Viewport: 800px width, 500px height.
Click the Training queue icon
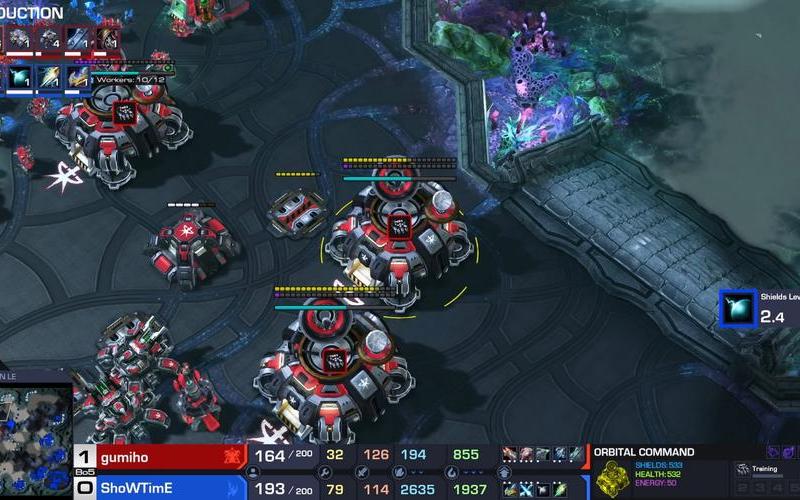coord(743,469)
